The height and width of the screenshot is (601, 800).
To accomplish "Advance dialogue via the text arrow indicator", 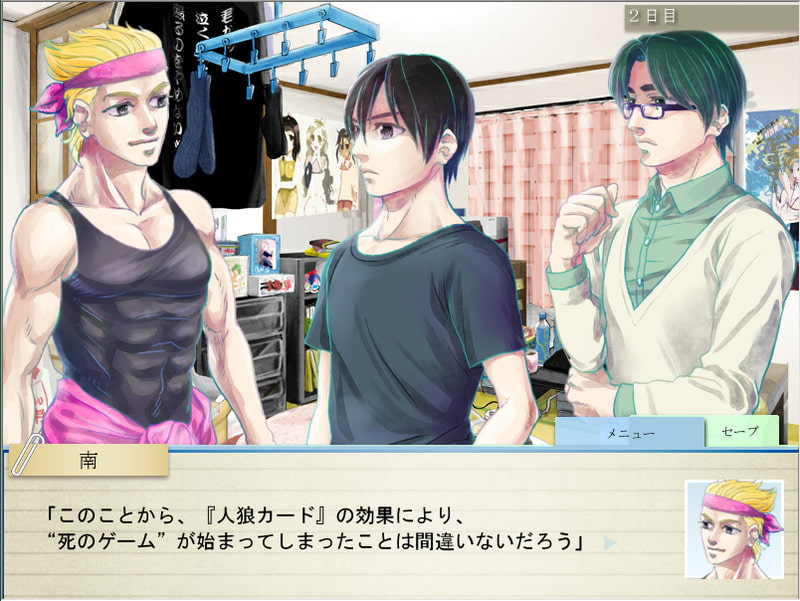I will pyautogui.click(x=610, y=544).
